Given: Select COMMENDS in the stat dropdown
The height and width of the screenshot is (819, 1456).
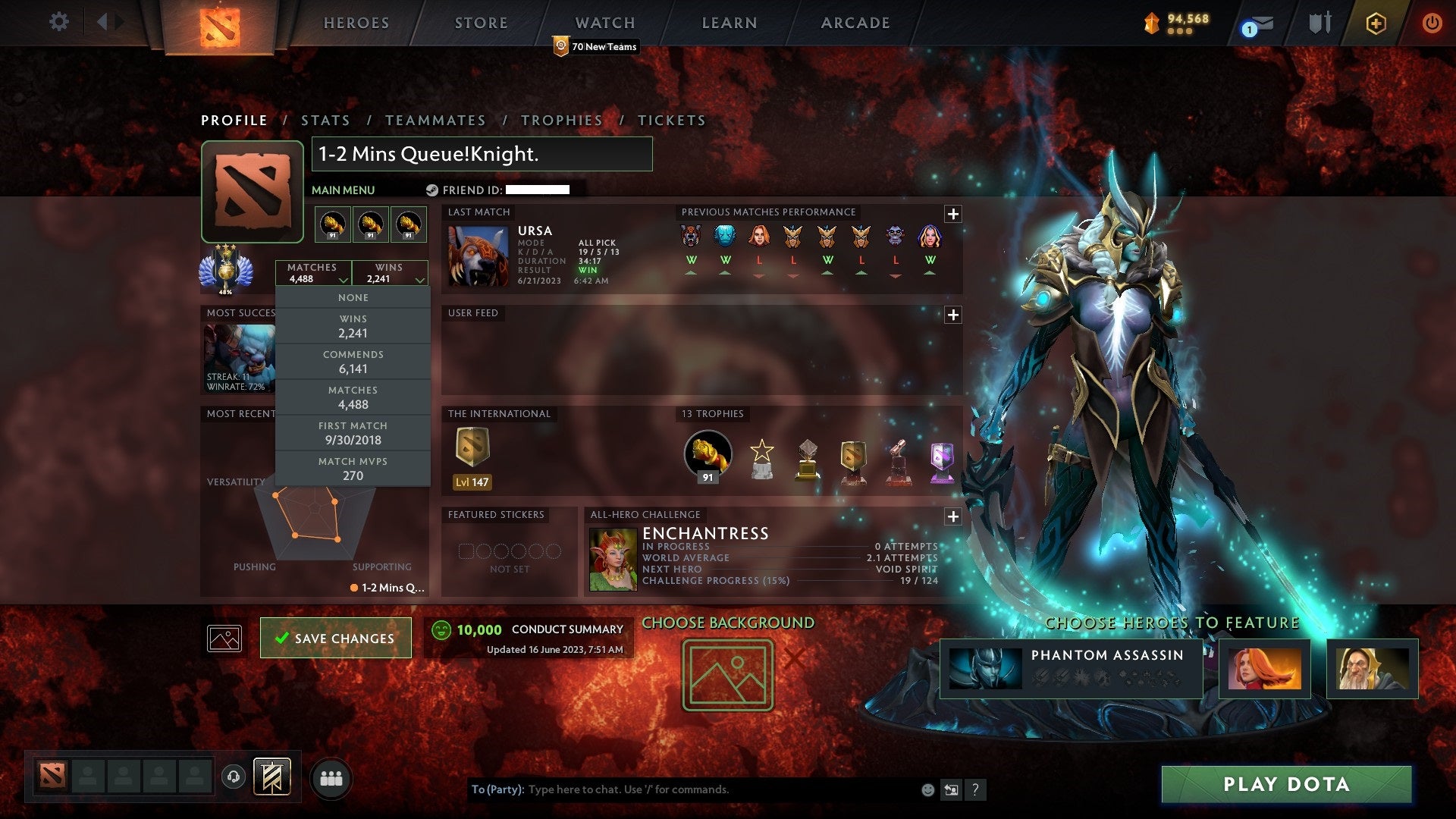Looking at the screenshot, I should pos(353,362).
